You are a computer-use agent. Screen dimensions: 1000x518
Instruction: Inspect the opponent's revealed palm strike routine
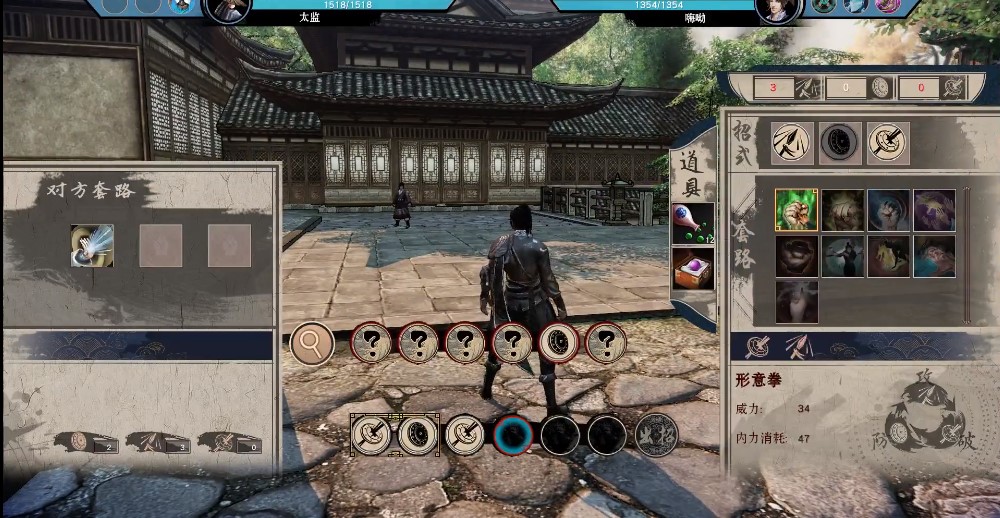pos(92,246)
